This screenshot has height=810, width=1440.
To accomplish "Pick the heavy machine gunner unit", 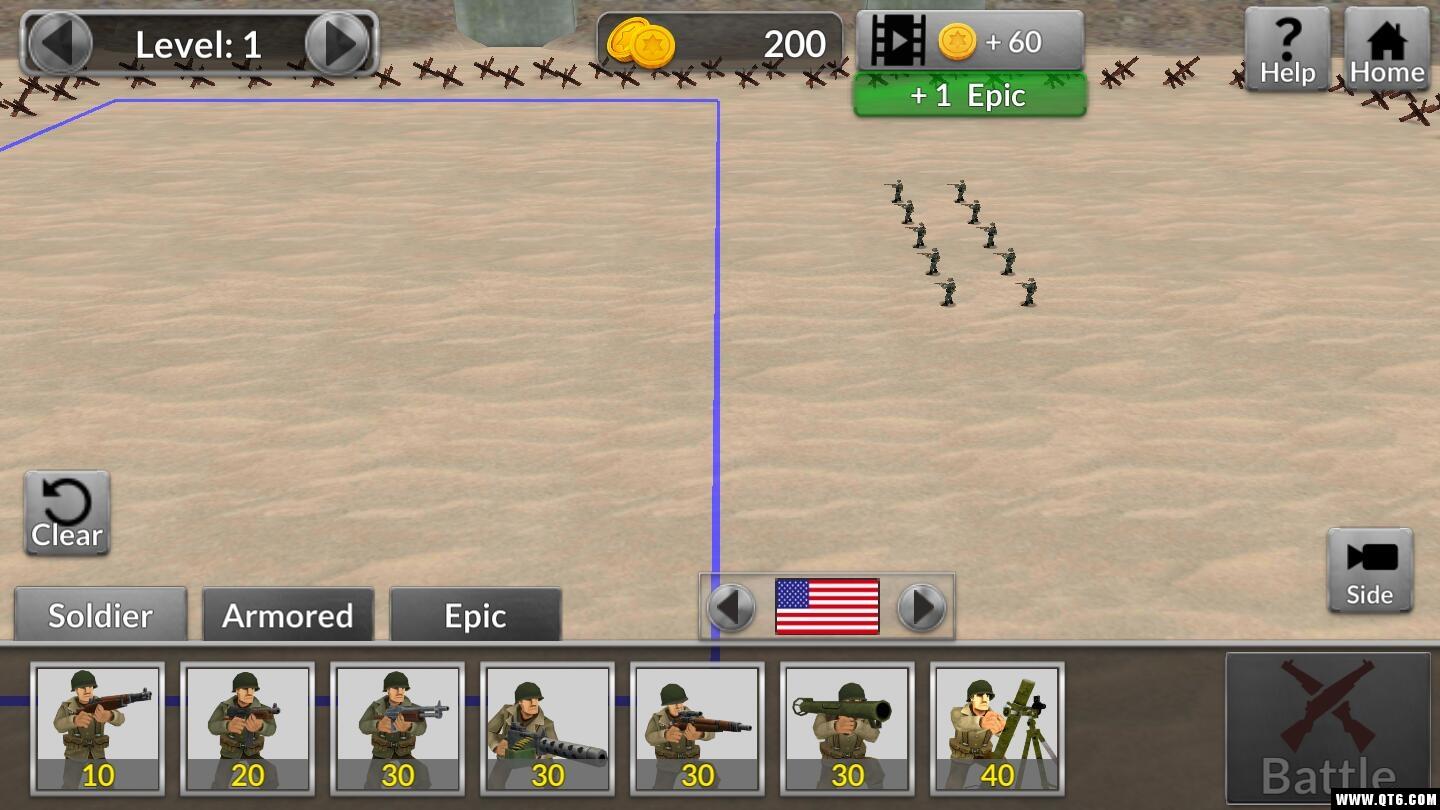I will (x=547, y=728).
